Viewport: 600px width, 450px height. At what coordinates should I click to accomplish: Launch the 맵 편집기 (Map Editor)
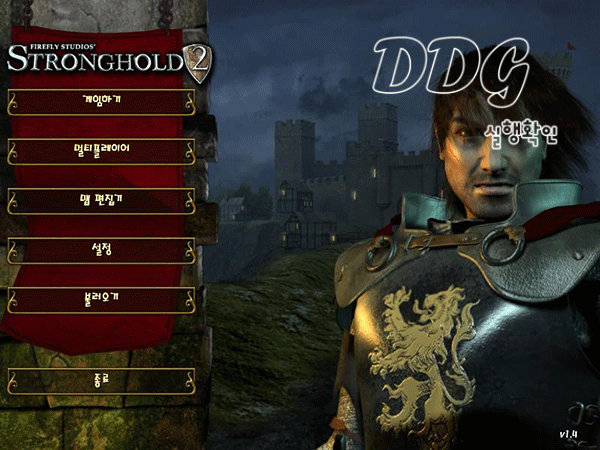(100, 199)
